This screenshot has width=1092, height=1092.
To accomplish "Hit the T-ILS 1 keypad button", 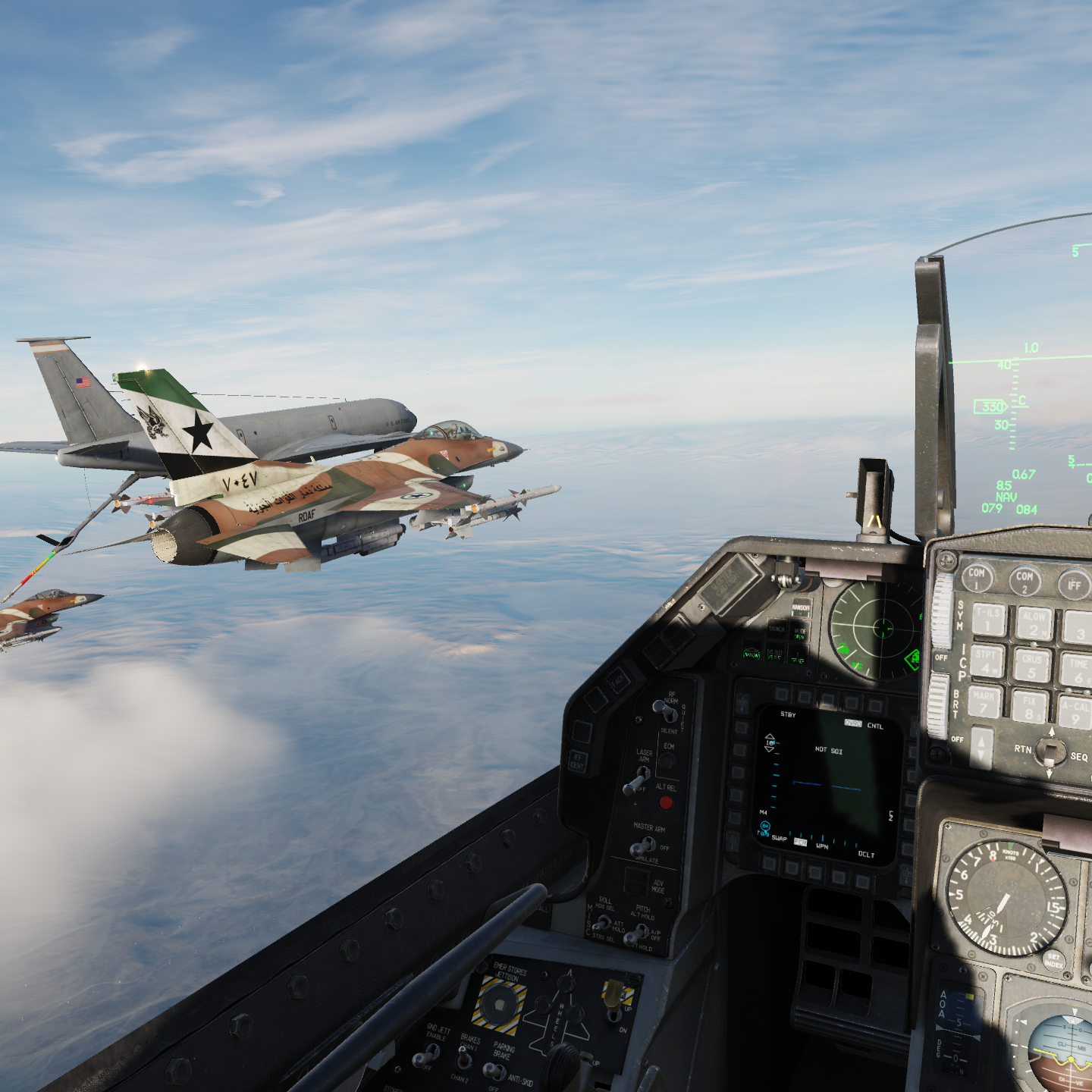I will tap(988, 619).
